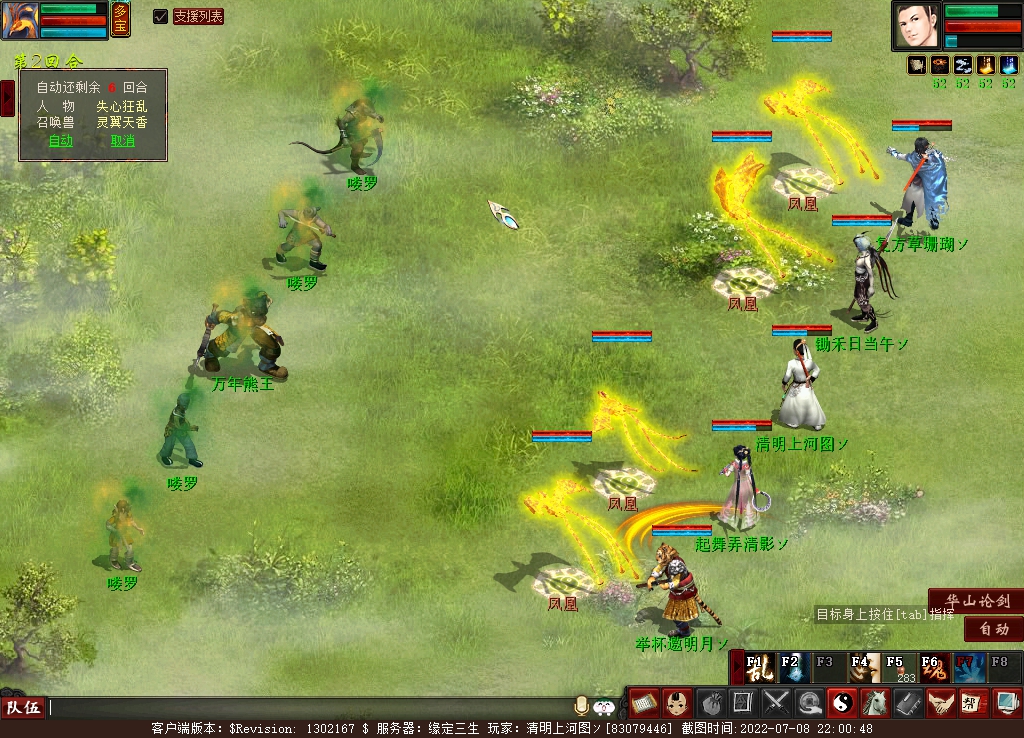Screen dimensions: 1024x738
Task: Open the handshake friends menu
Action: [940, 703]
